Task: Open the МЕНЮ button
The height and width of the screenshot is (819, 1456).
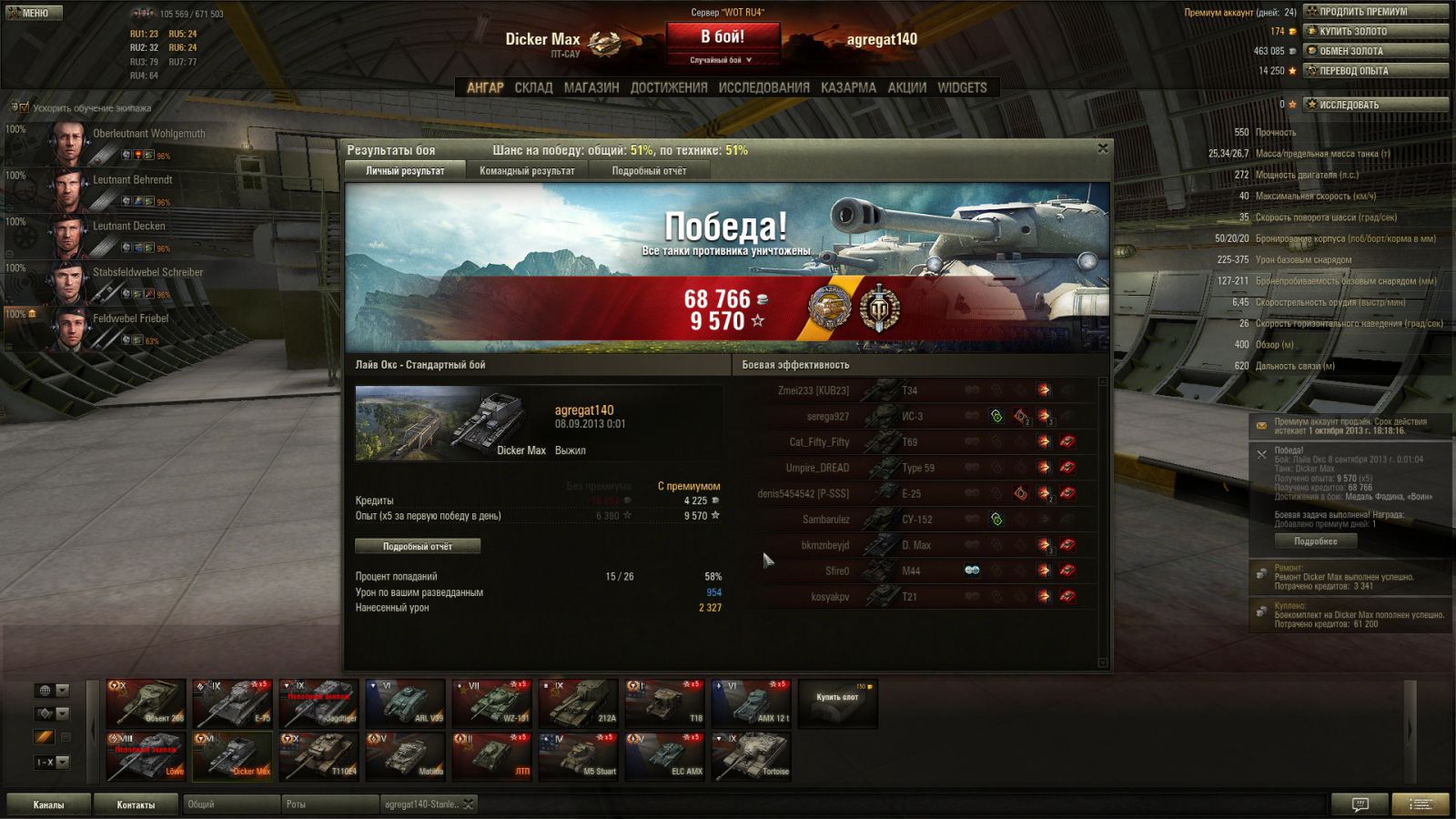Action: (x=34, y=13)
